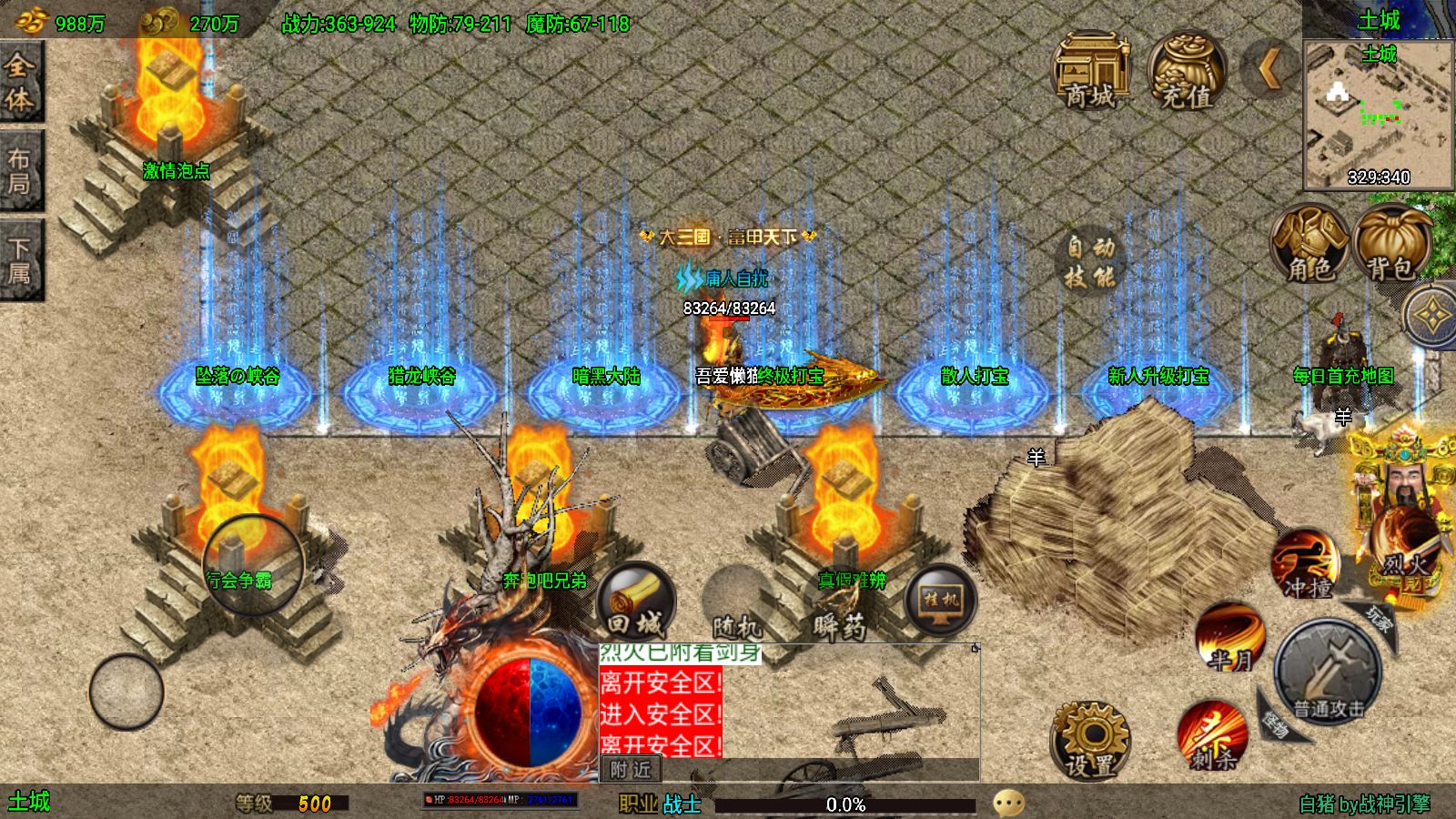Image resolution: width=1456 pixels, height=819 pixels.
Task: Activate the 半月 half-moon skill
Action: [x=1229, y=637]
